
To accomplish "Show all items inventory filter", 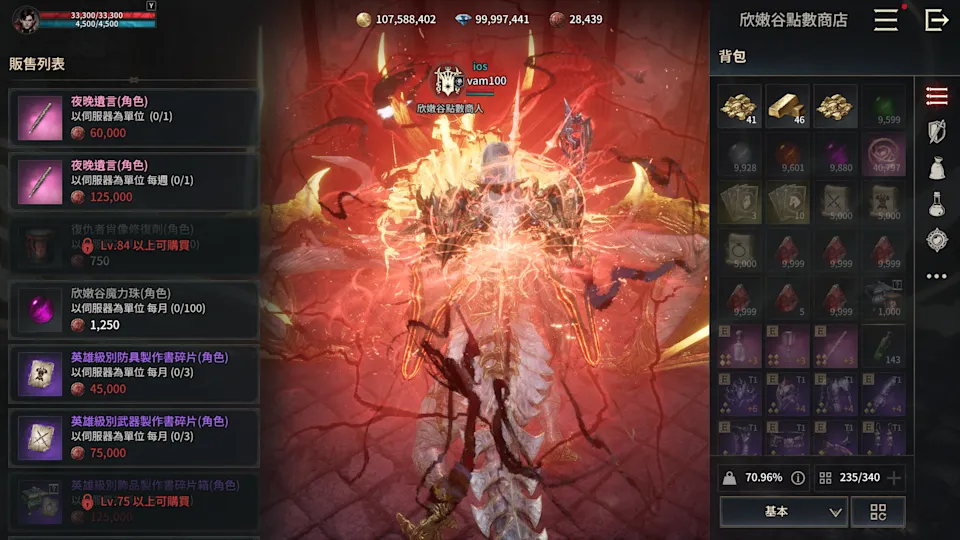I will pos(936,95).
